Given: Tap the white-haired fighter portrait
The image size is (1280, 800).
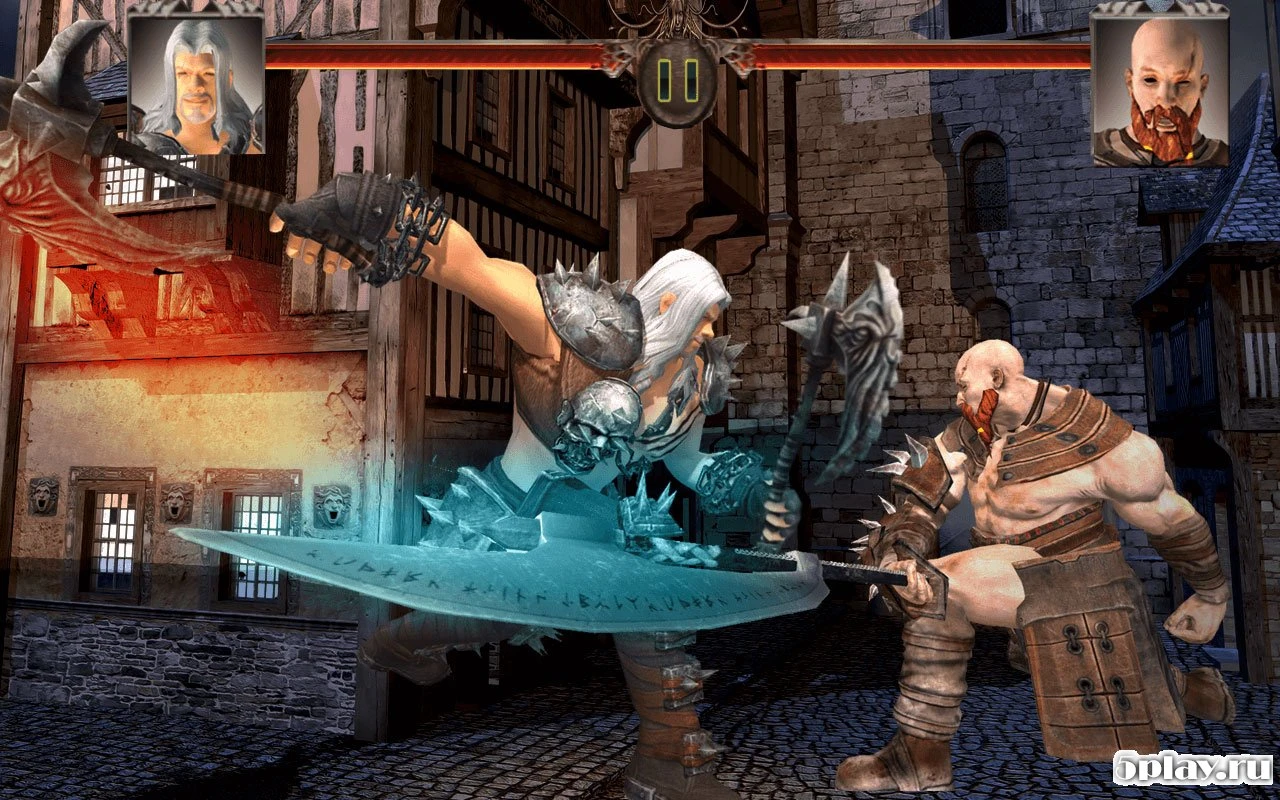Looking at the screenshot, I should (196, 86).
